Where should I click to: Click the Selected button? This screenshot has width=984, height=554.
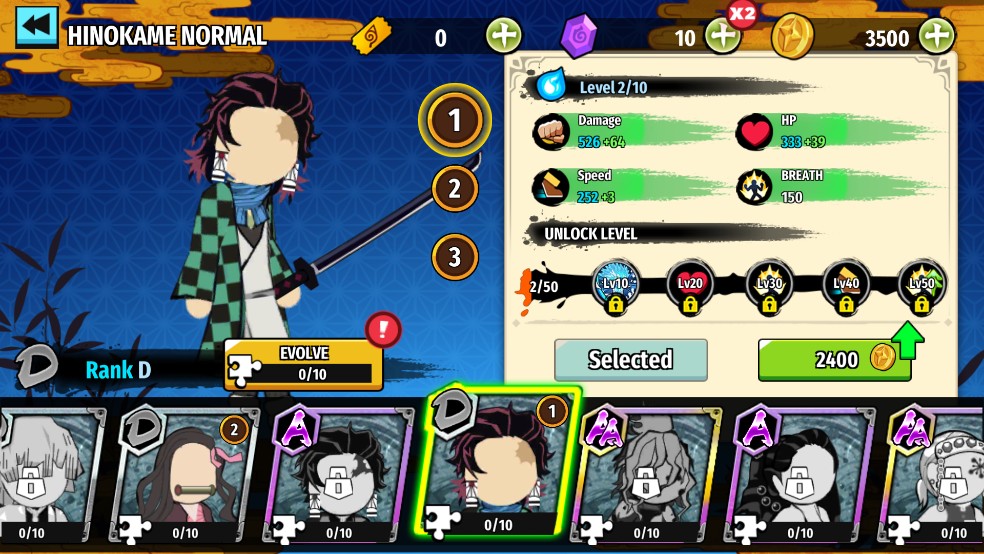tap(630, 360)
